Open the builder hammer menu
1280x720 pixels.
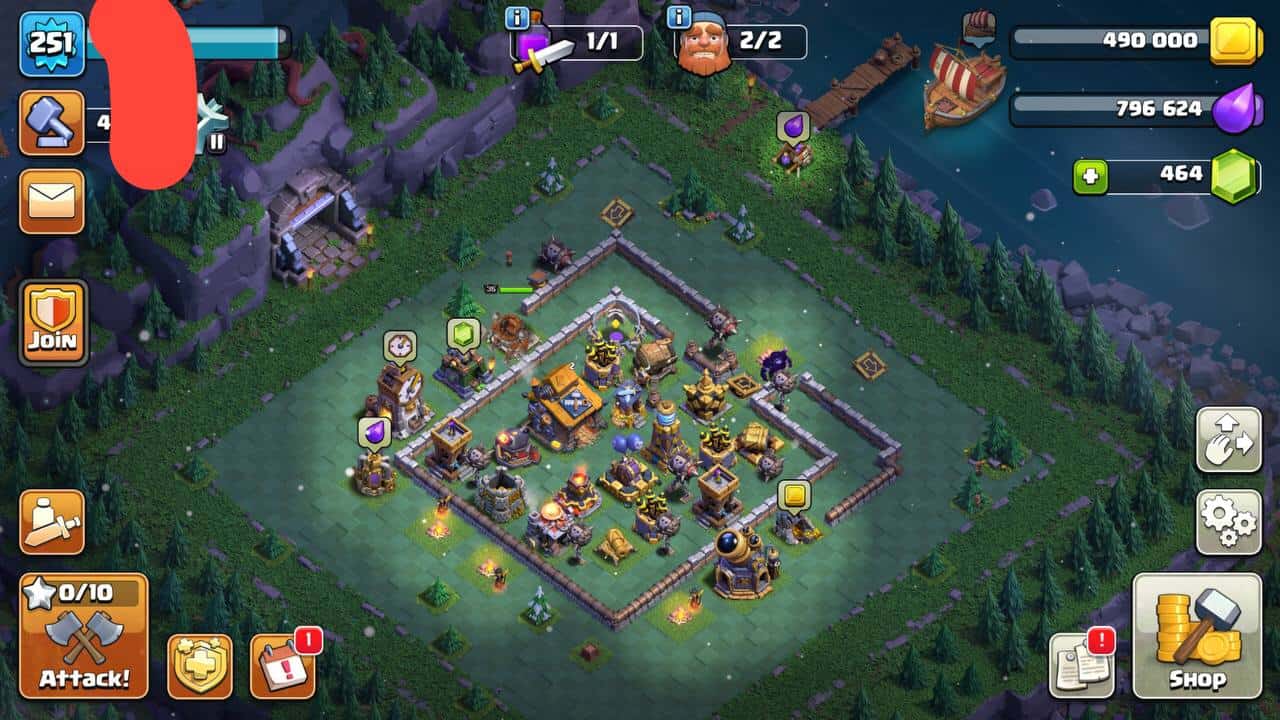[x=51, y=122]
